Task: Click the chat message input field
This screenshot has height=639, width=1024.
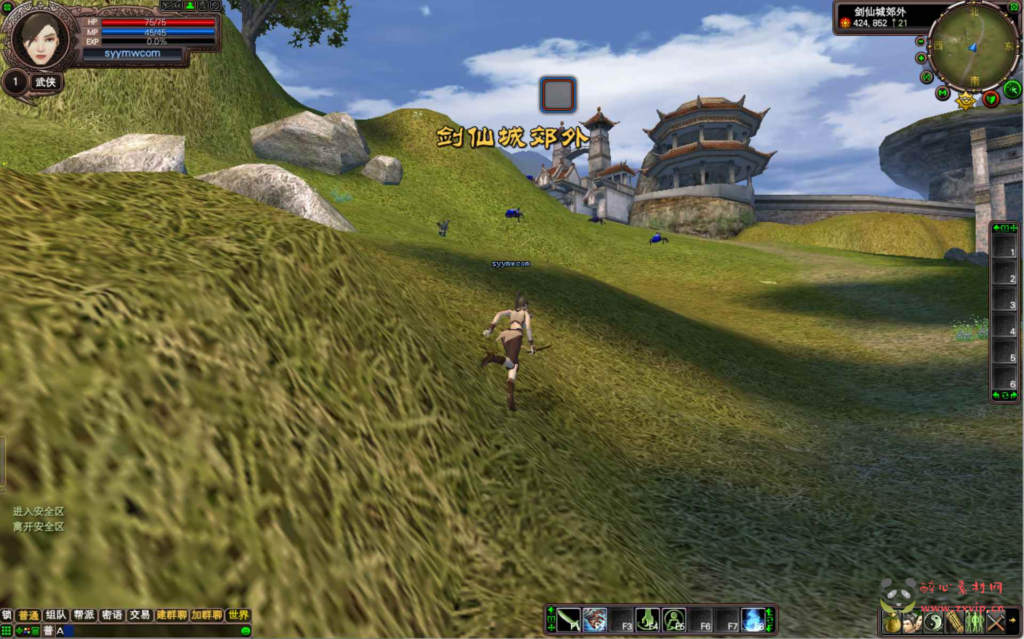Action: (x=150, y=631)
